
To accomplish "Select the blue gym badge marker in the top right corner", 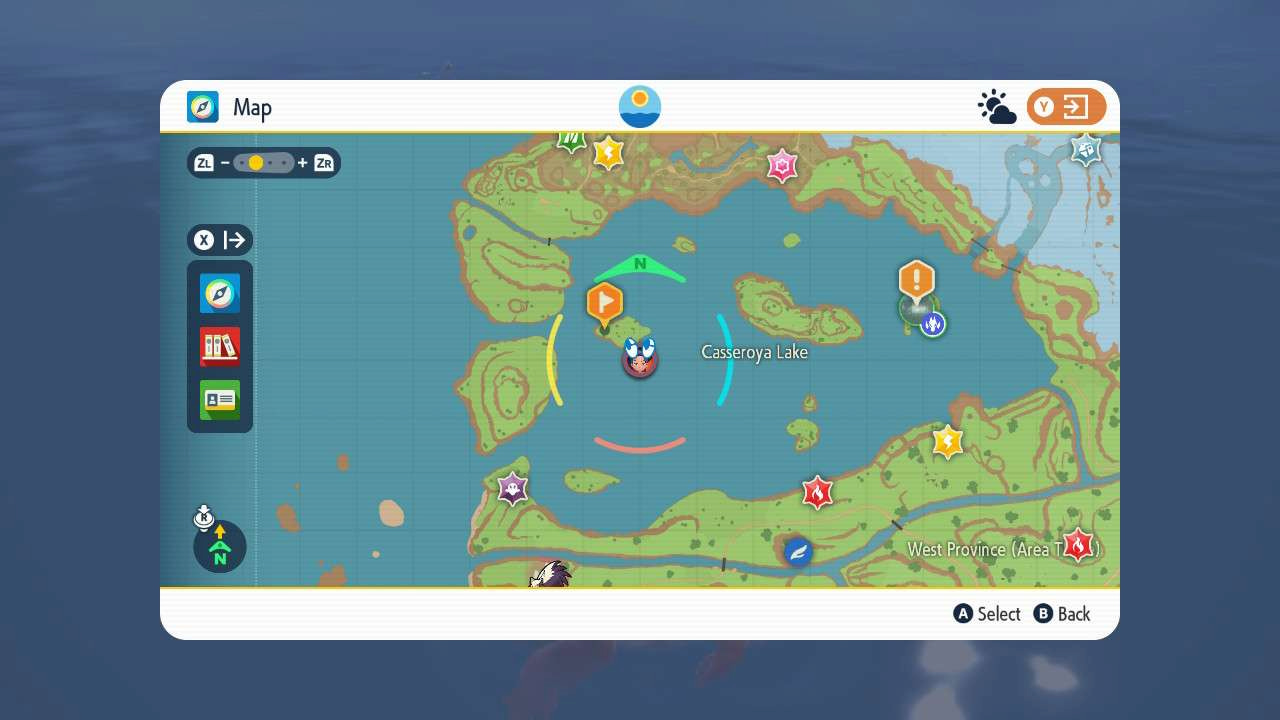I will point(1085,148).
